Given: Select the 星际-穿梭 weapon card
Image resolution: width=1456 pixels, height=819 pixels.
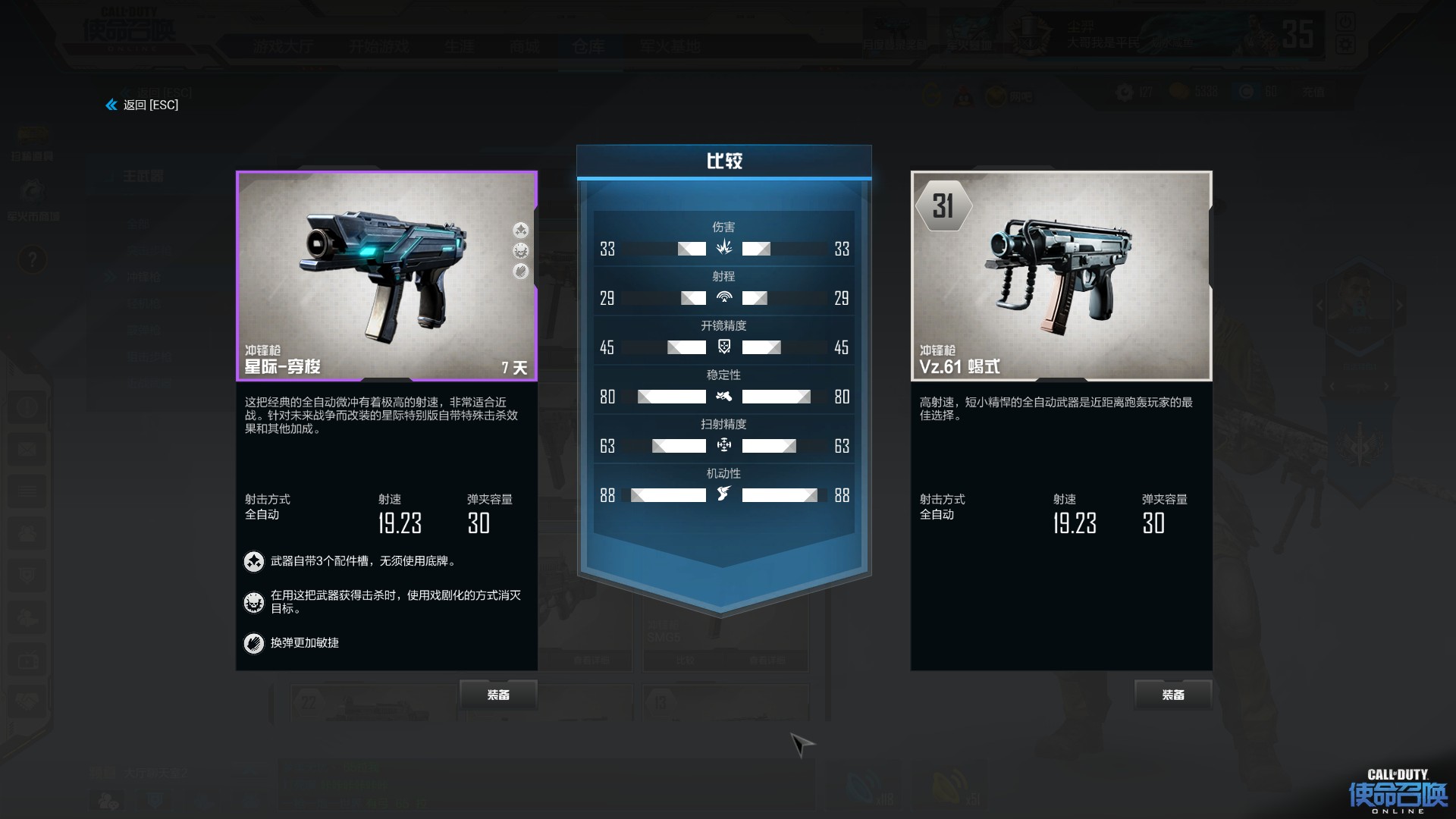Looking at the screenshot, I should (x=387, y=276).
